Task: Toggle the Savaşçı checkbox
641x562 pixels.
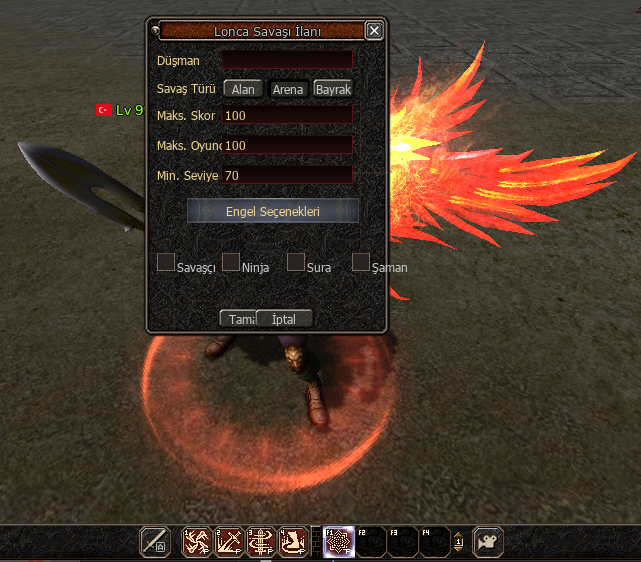Action: point(166,262)
